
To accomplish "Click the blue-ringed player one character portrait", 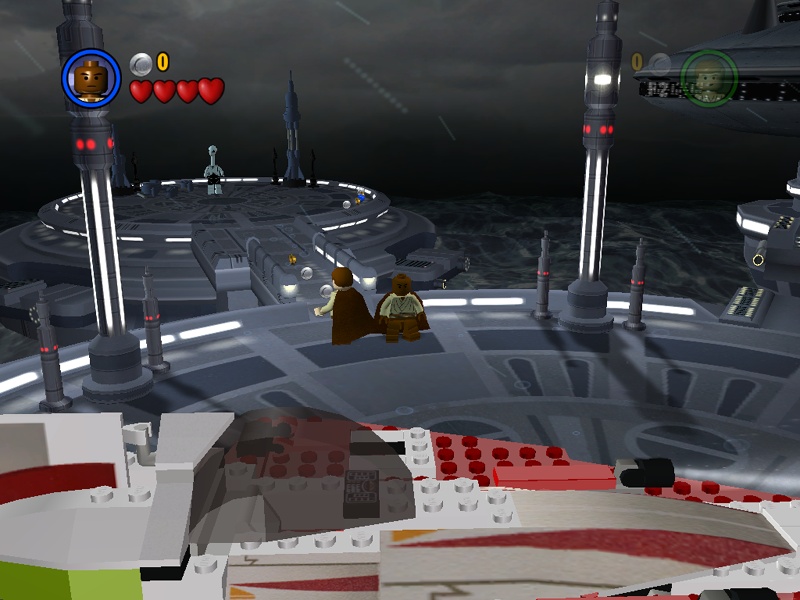I will [91, 78].
